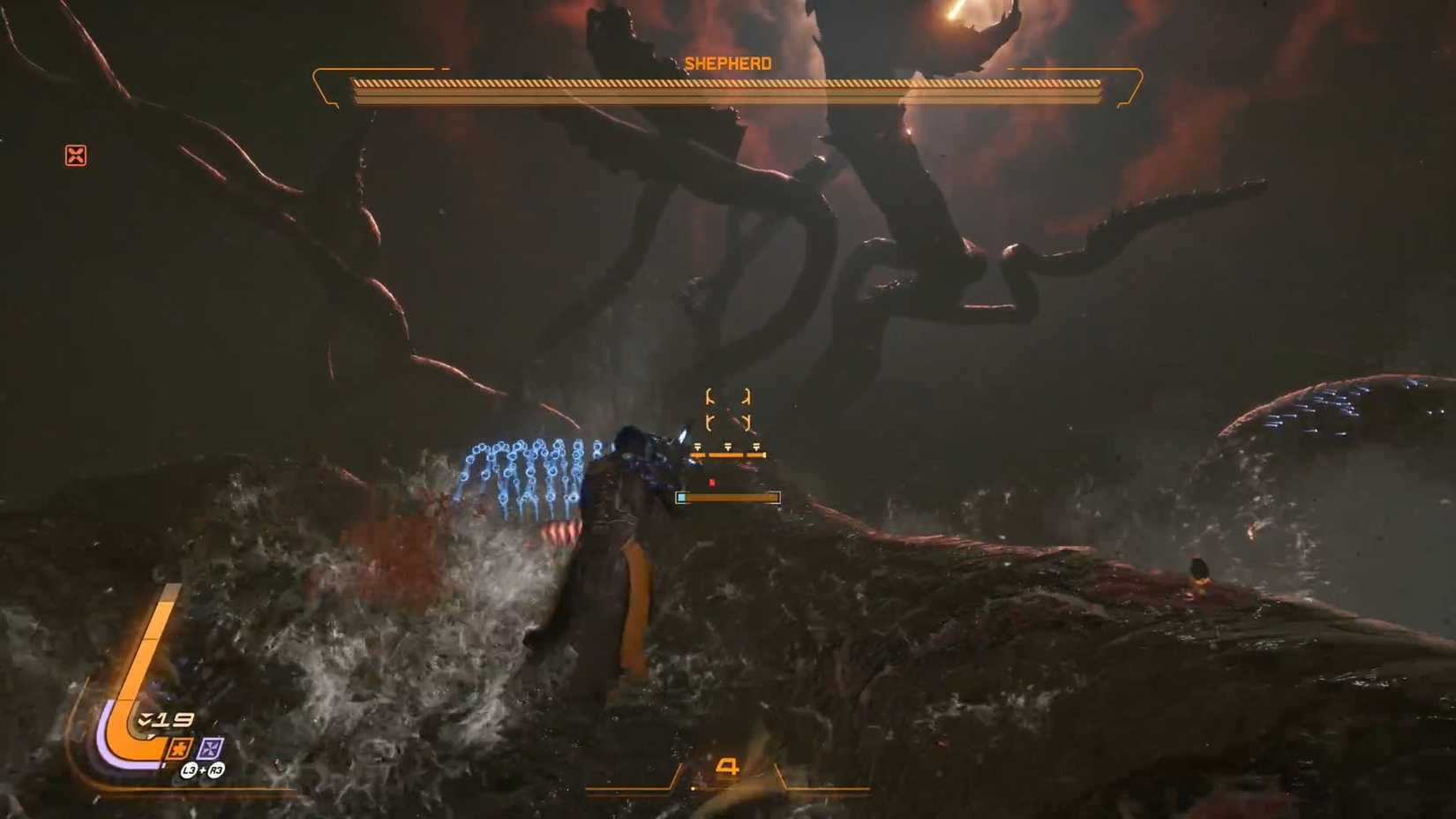The height and width of the screenshot is (819, 1456).
Task: Select the middle charge pip marker
Action: 727,447
